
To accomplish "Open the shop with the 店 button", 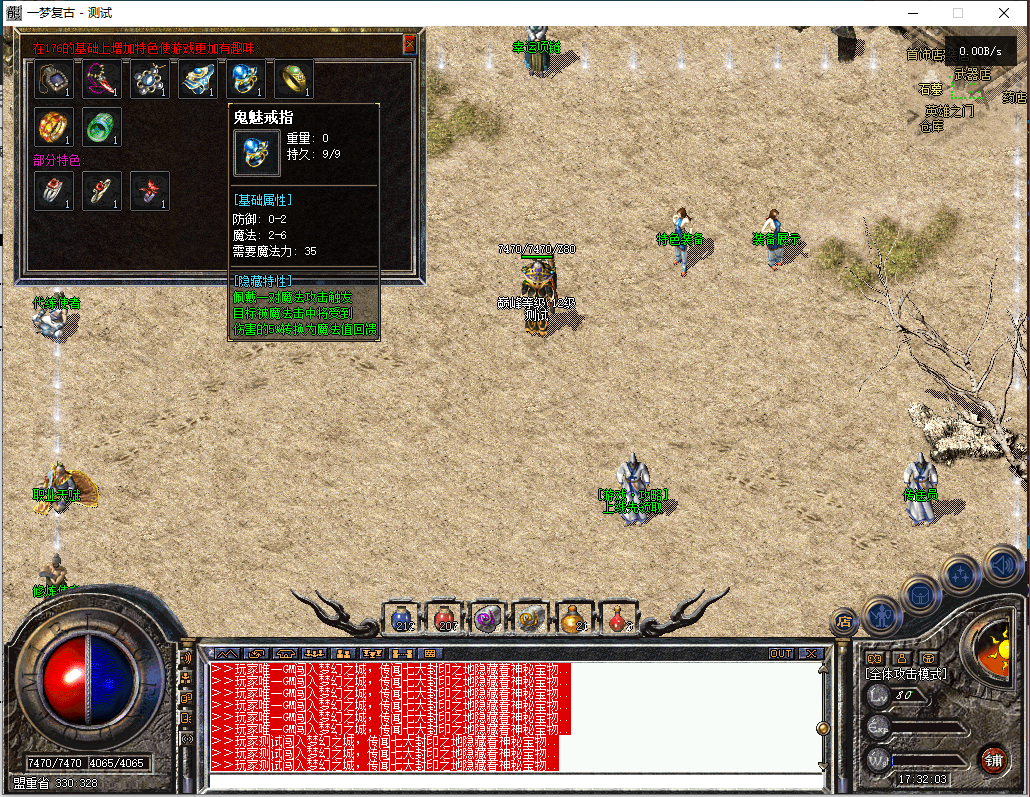I will tap(843, 622).
